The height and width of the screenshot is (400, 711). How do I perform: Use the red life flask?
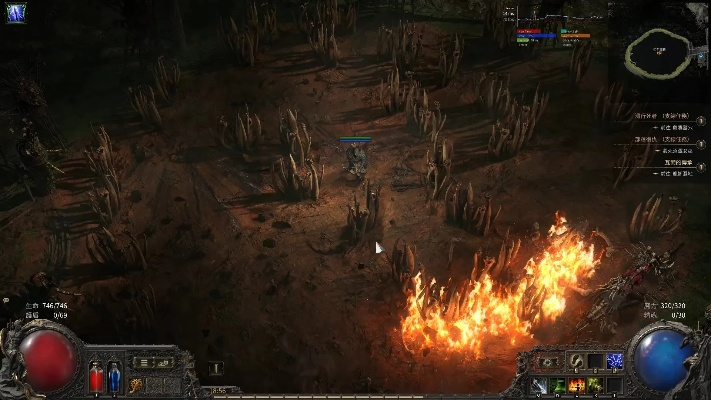coord(96,377)
